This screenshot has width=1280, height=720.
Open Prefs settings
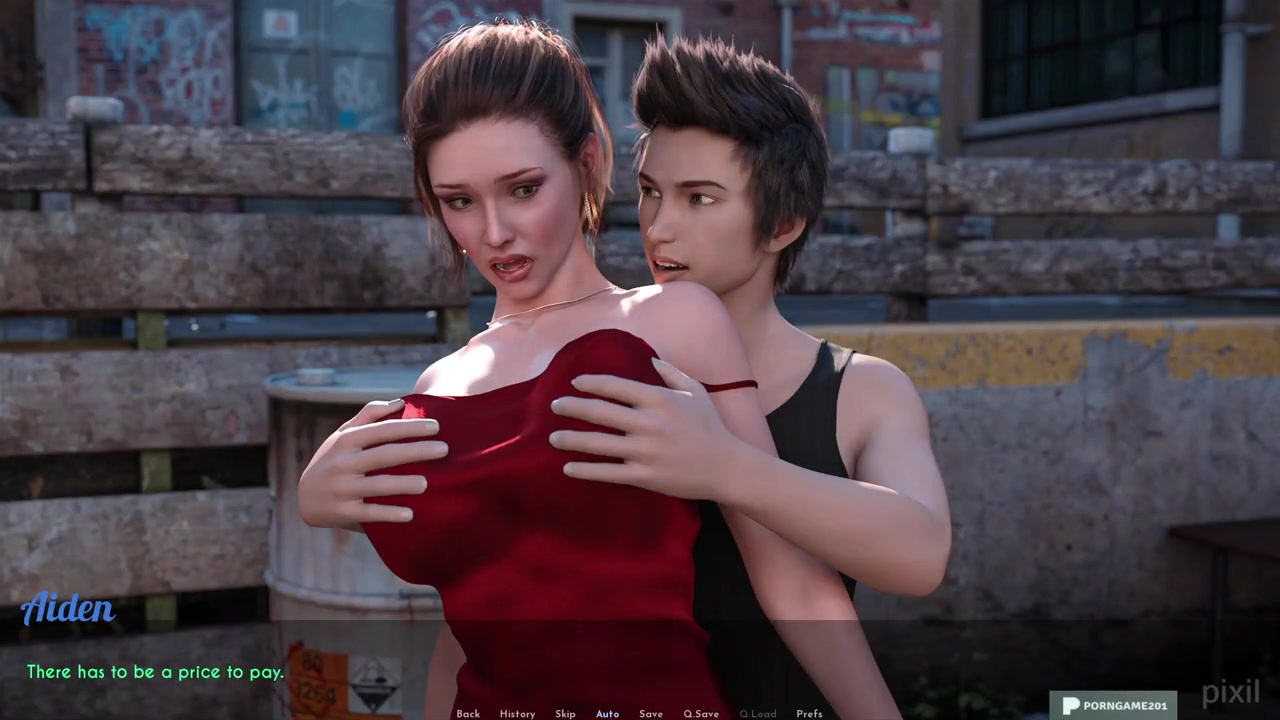[809, 714]
